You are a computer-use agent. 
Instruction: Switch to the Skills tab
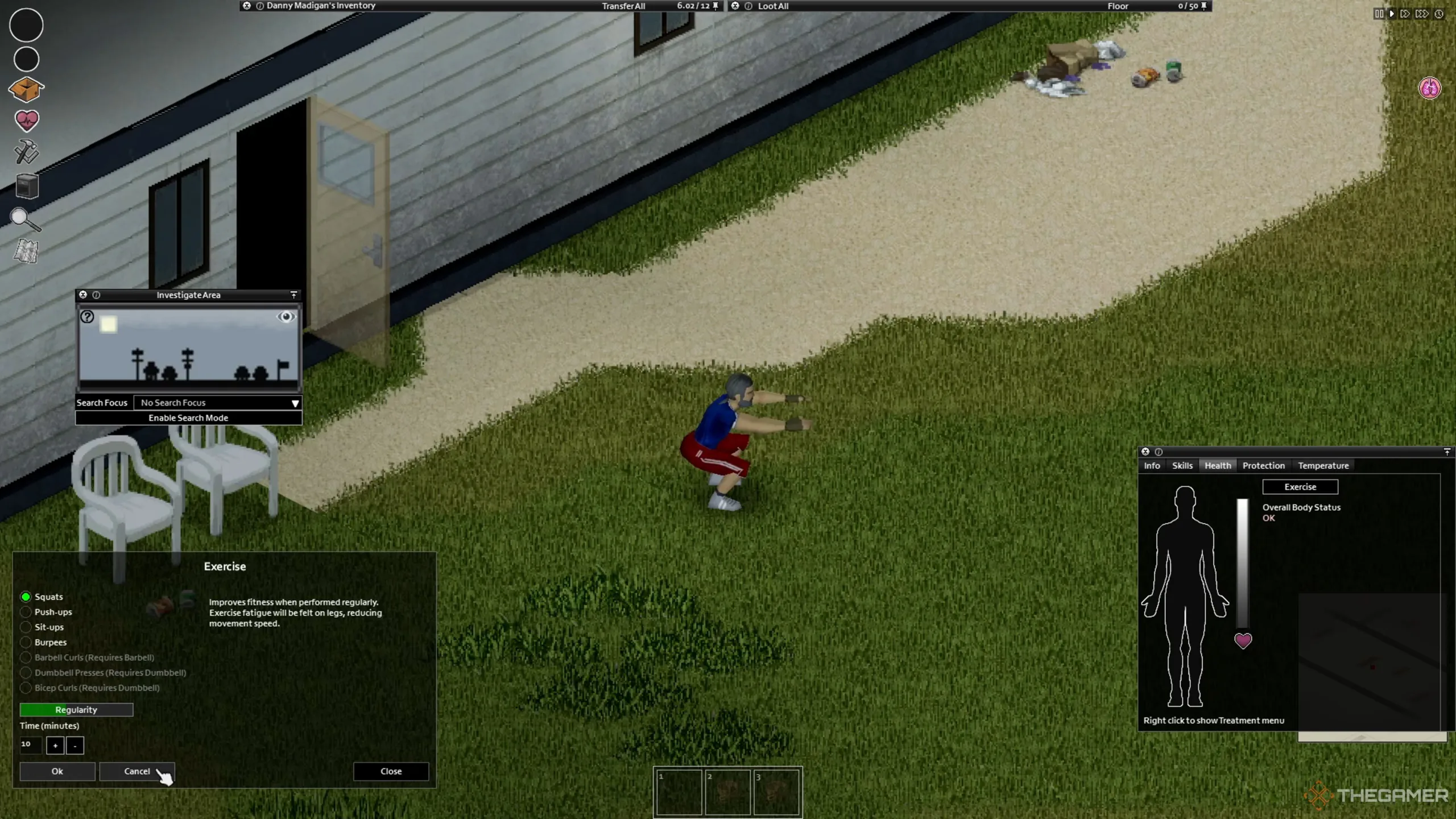click(1182, 465)
